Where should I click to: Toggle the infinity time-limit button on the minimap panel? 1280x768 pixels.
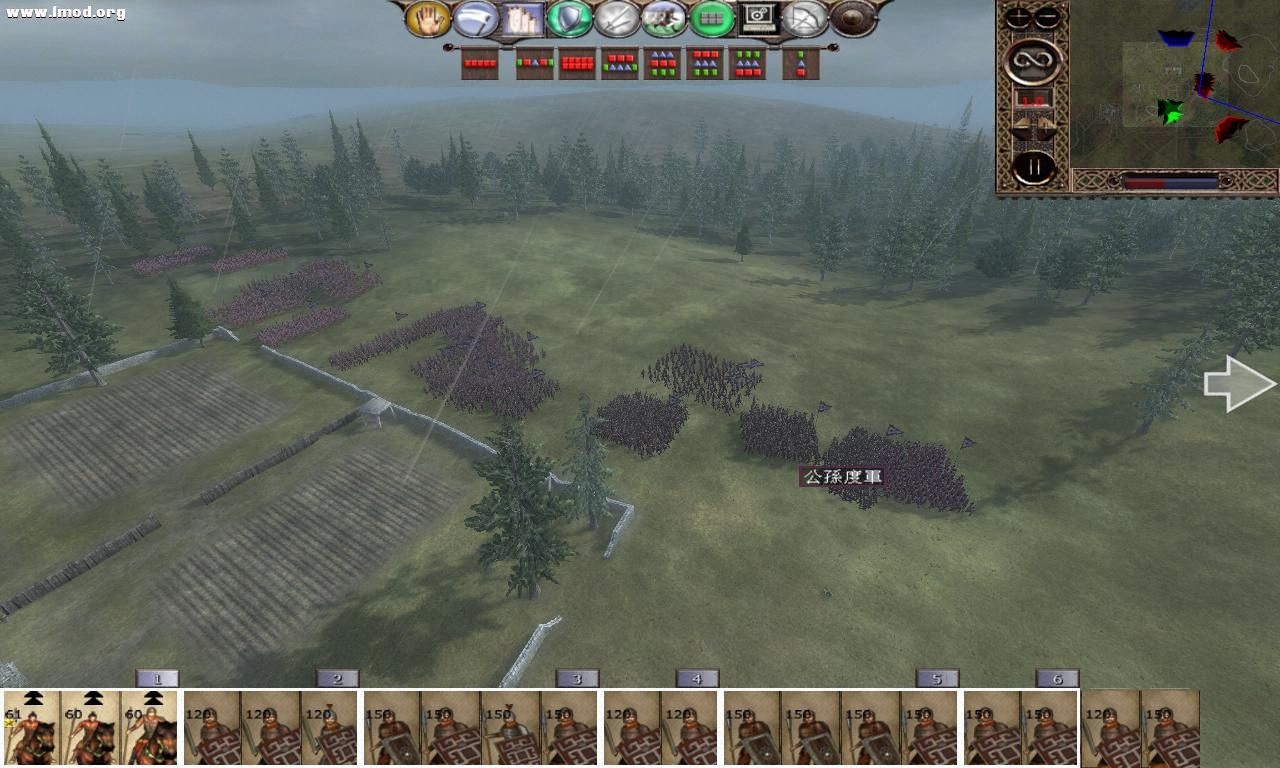[1033, 61]
